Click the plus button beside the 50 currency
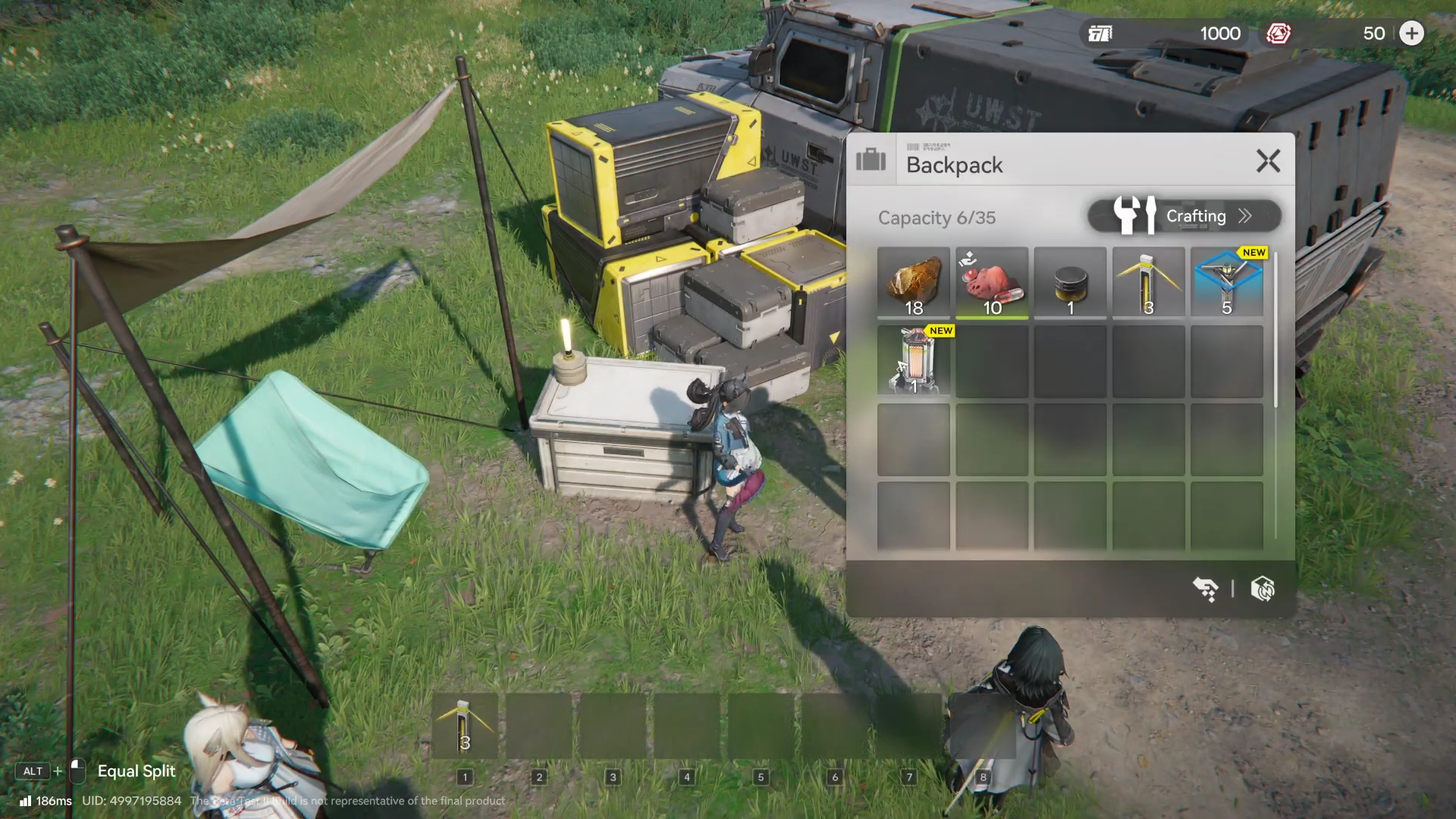The image size is (1456, 819). tap(1411, 33)
